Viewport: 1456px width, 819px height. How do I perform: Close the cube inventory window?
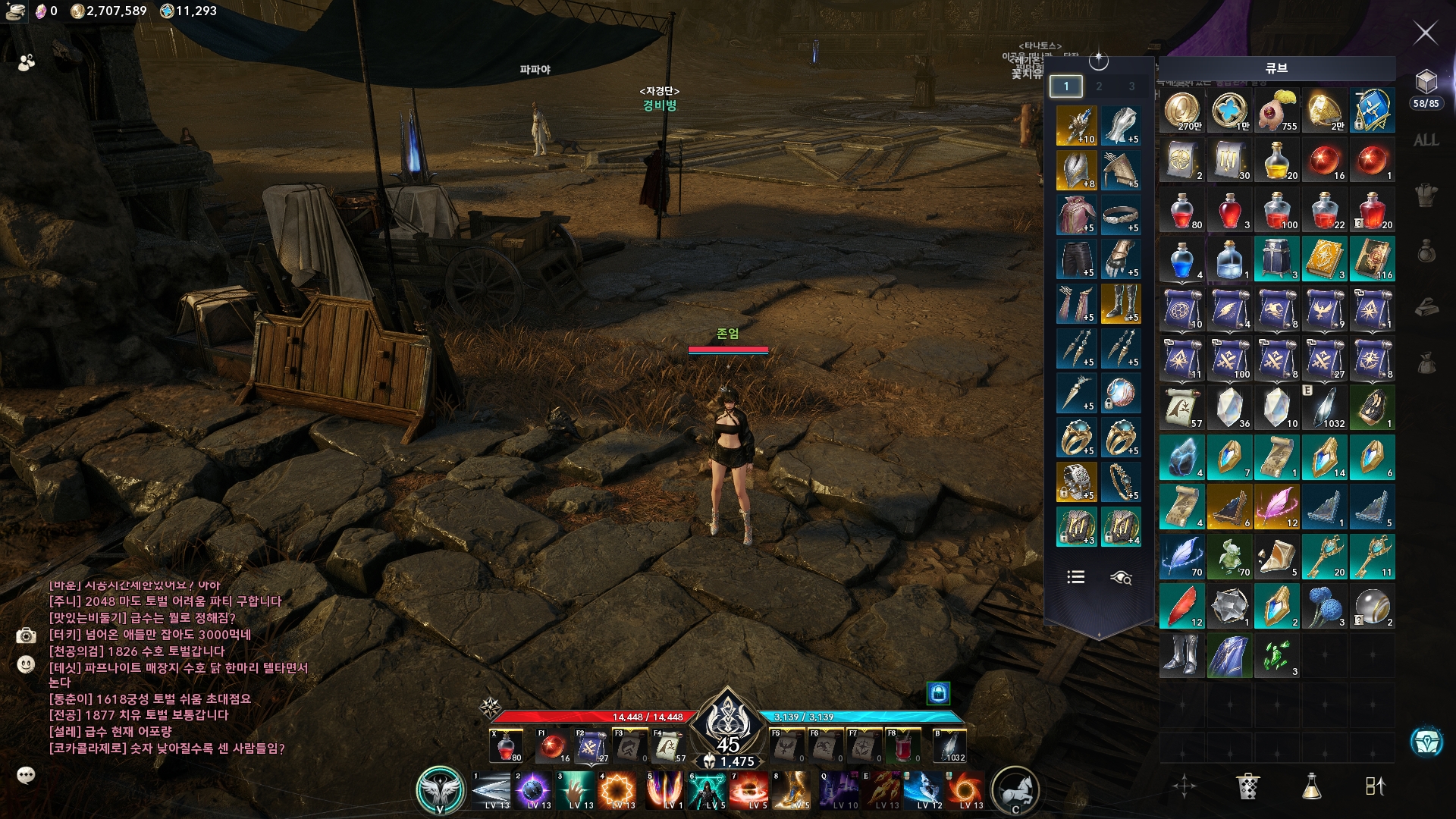click(1426, 33)
